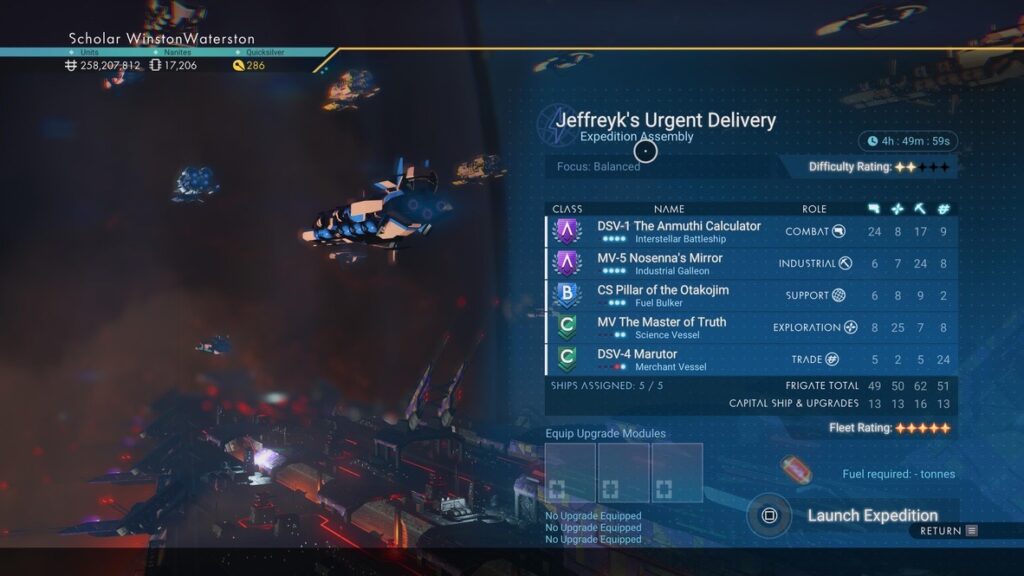The height and width of the screenshot is (576, 1024).
Task: Select DSV-1 The Anmuthi Calculator frigate
Action: 678,232
